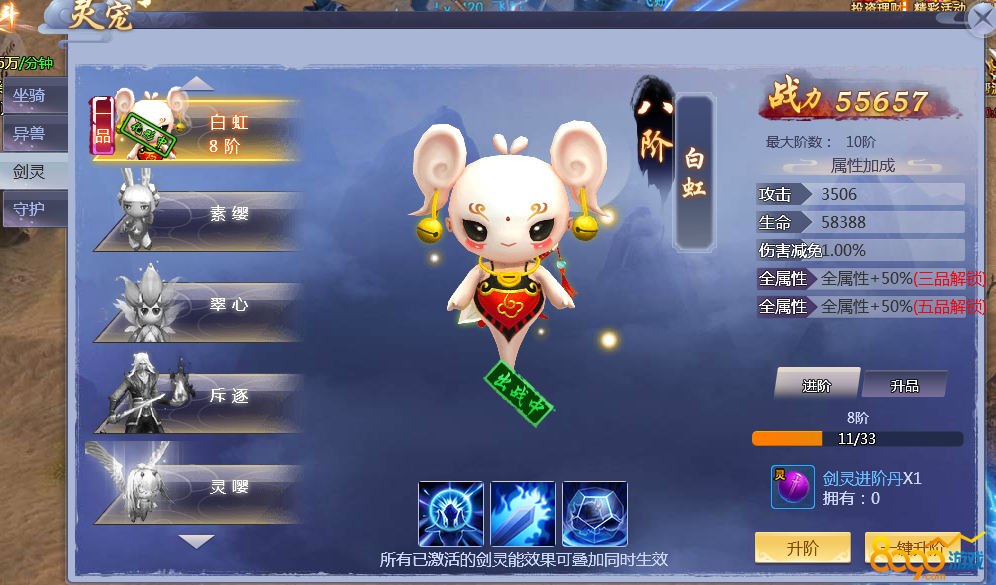Select the 剑灵进阶丹 purple pill icon
Screen dimensions: 996x585
pyautogui.click(x=792, y=487)
